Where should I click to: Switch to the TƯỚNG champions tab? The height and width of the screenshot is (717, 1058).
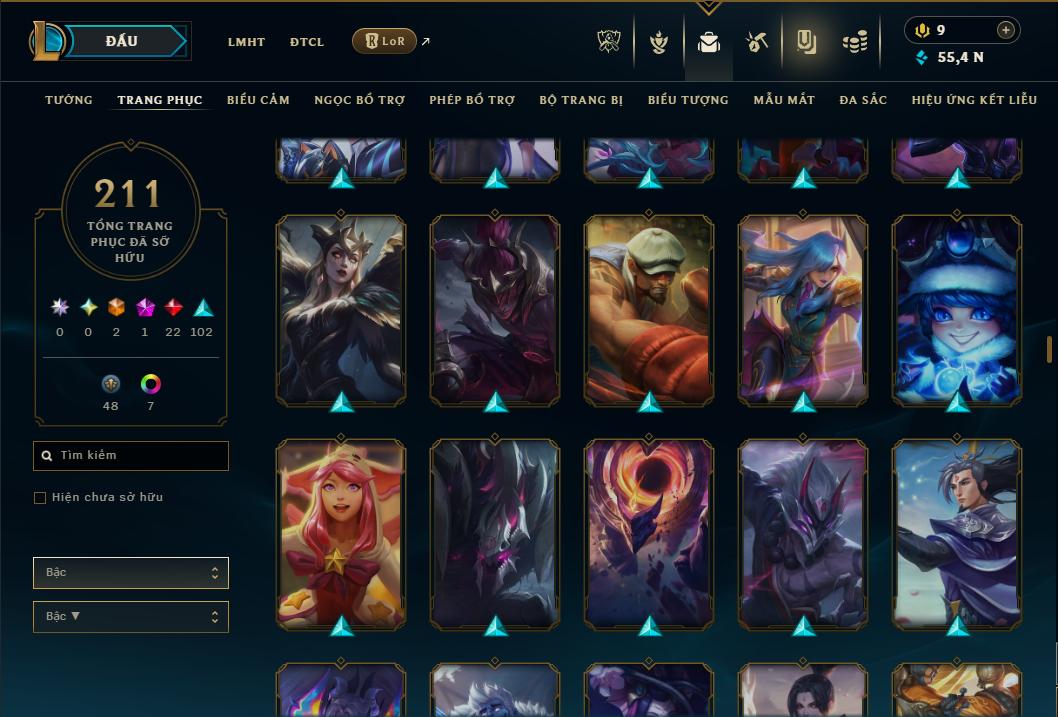[69, 100]
